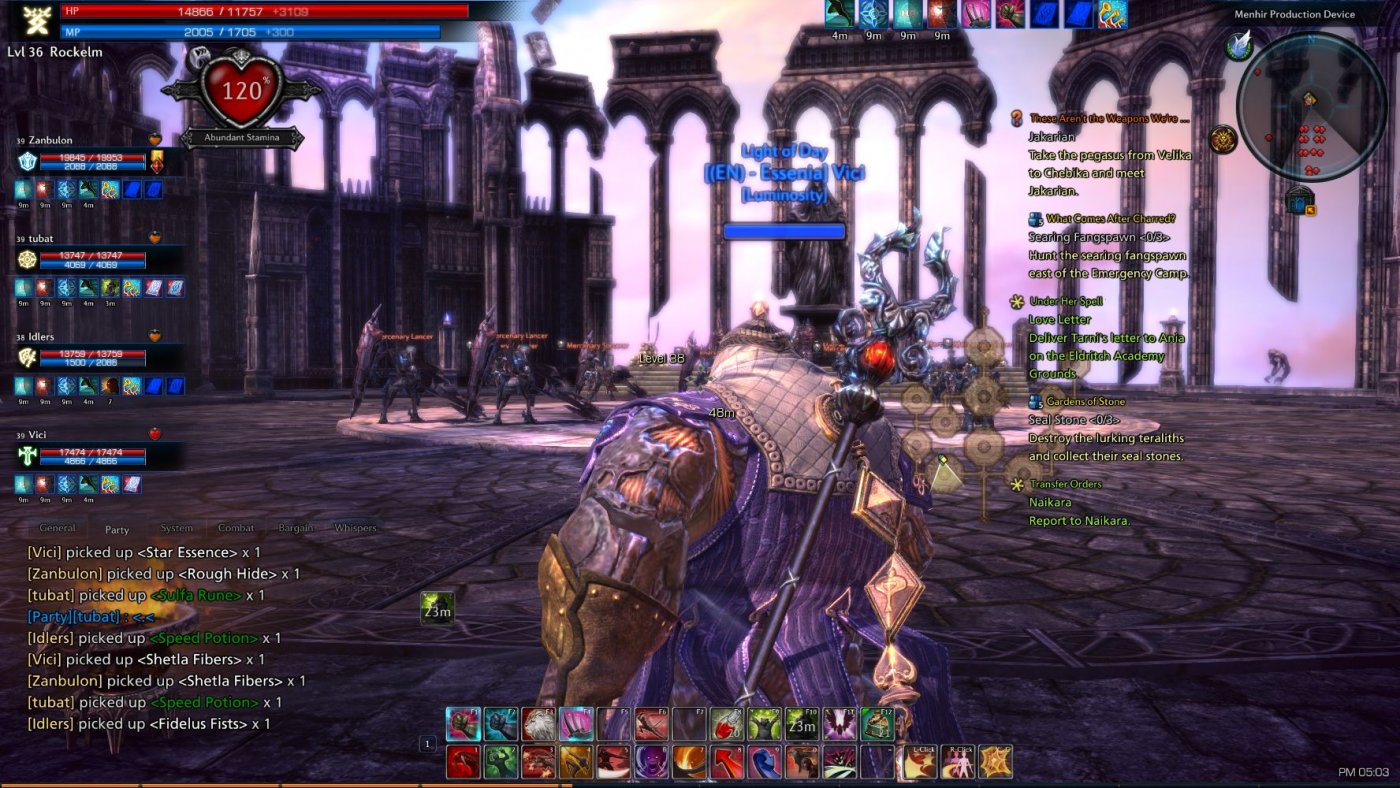Click the Report to Naikara quest objective
Screen dimensions: 1400x788
(x=1078, y=520)
